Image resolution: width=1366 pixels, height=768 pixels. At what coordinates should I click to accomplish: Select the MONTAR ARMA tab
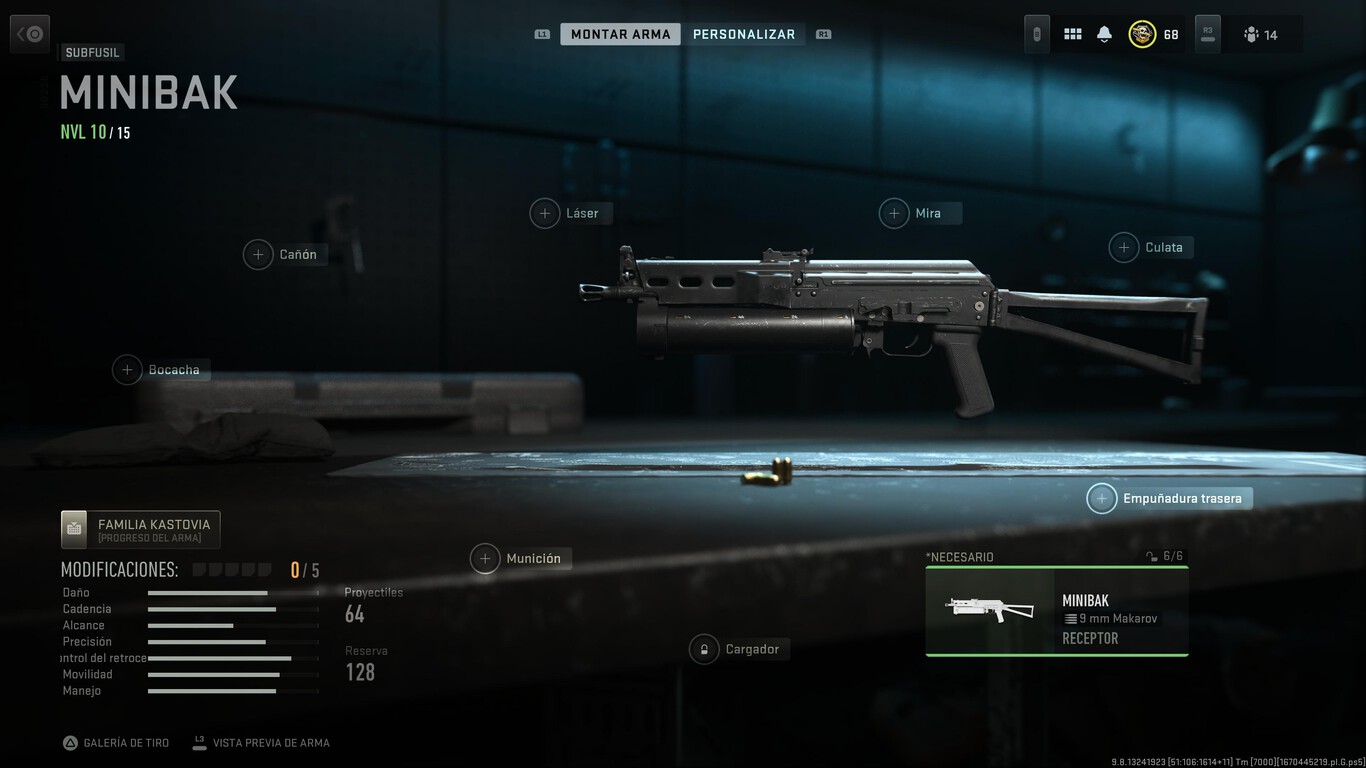pos(620,33)
